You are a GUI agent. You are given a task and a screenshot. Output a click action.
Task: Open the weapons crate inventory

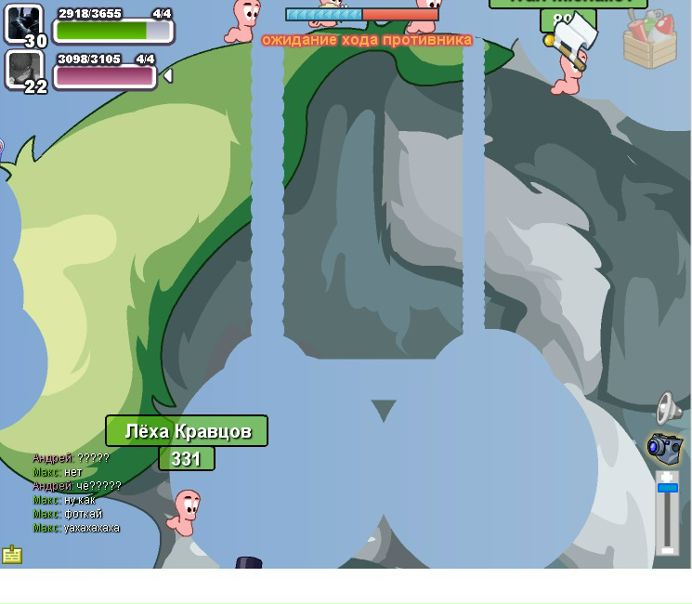pyautogui.click(x=649, y=40)
